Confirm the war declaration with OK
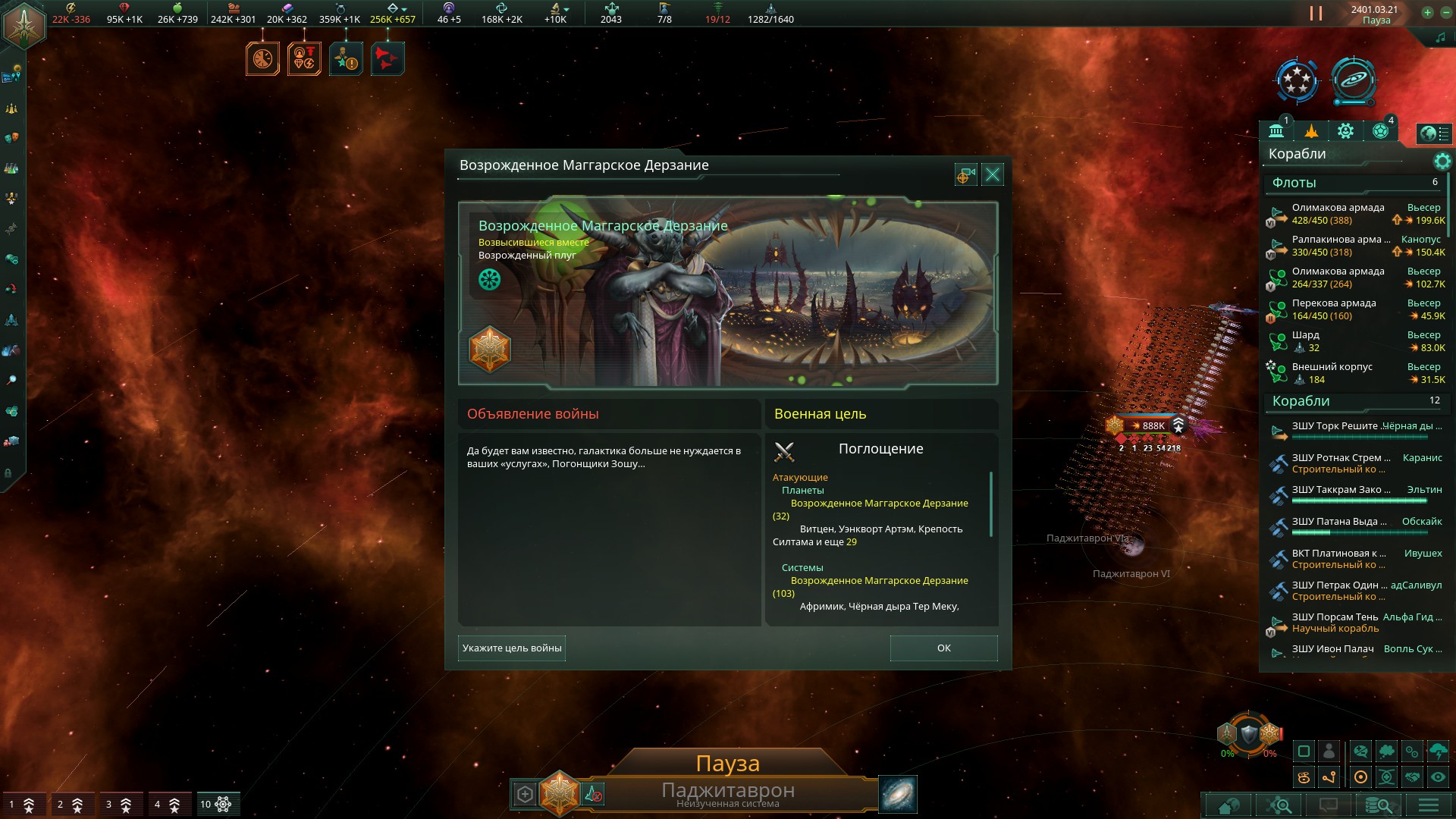Viewport: 1456px width, 819px height. pos(943,648)
